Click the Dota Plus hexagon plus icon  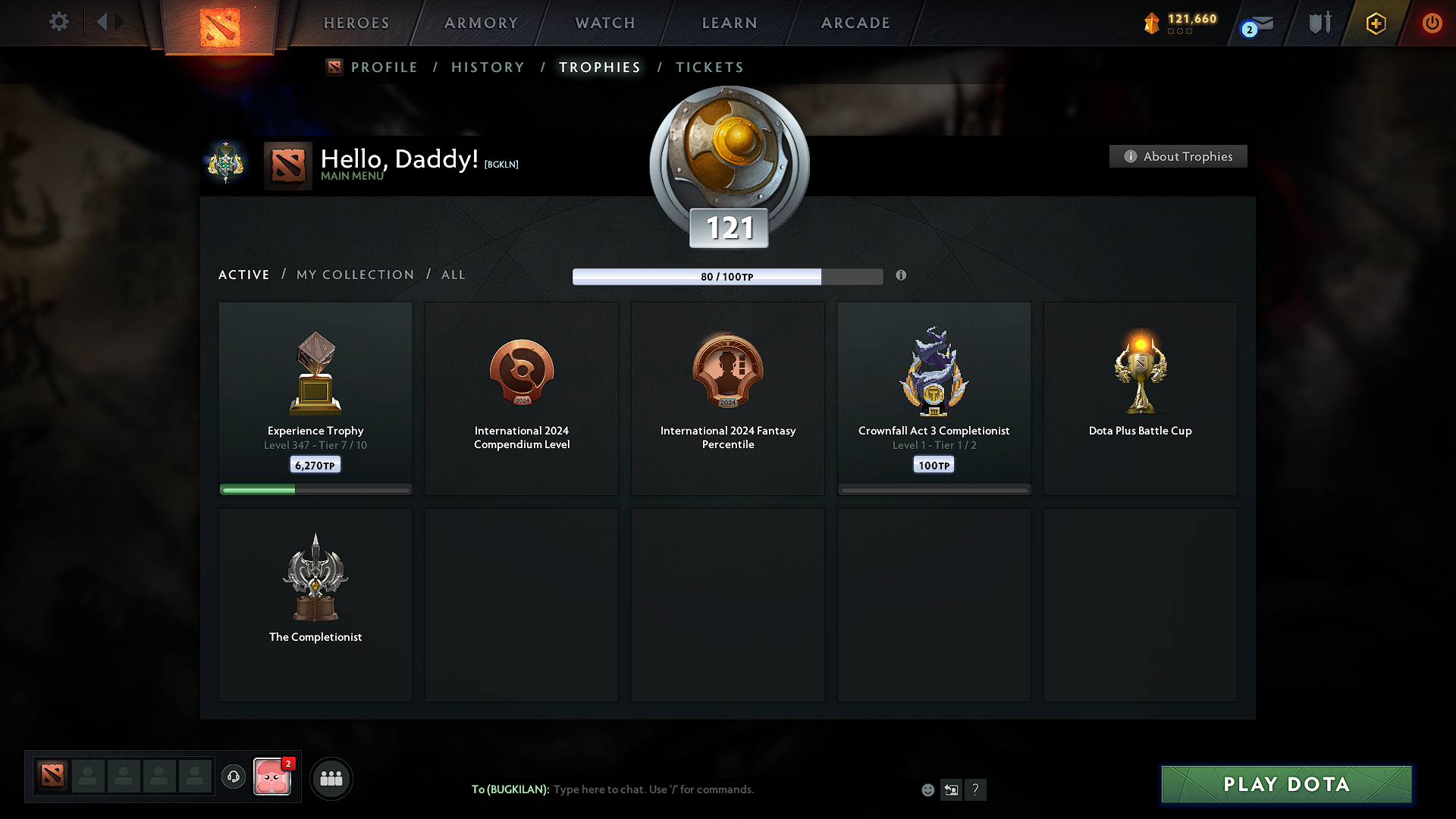coord(1375,23)
